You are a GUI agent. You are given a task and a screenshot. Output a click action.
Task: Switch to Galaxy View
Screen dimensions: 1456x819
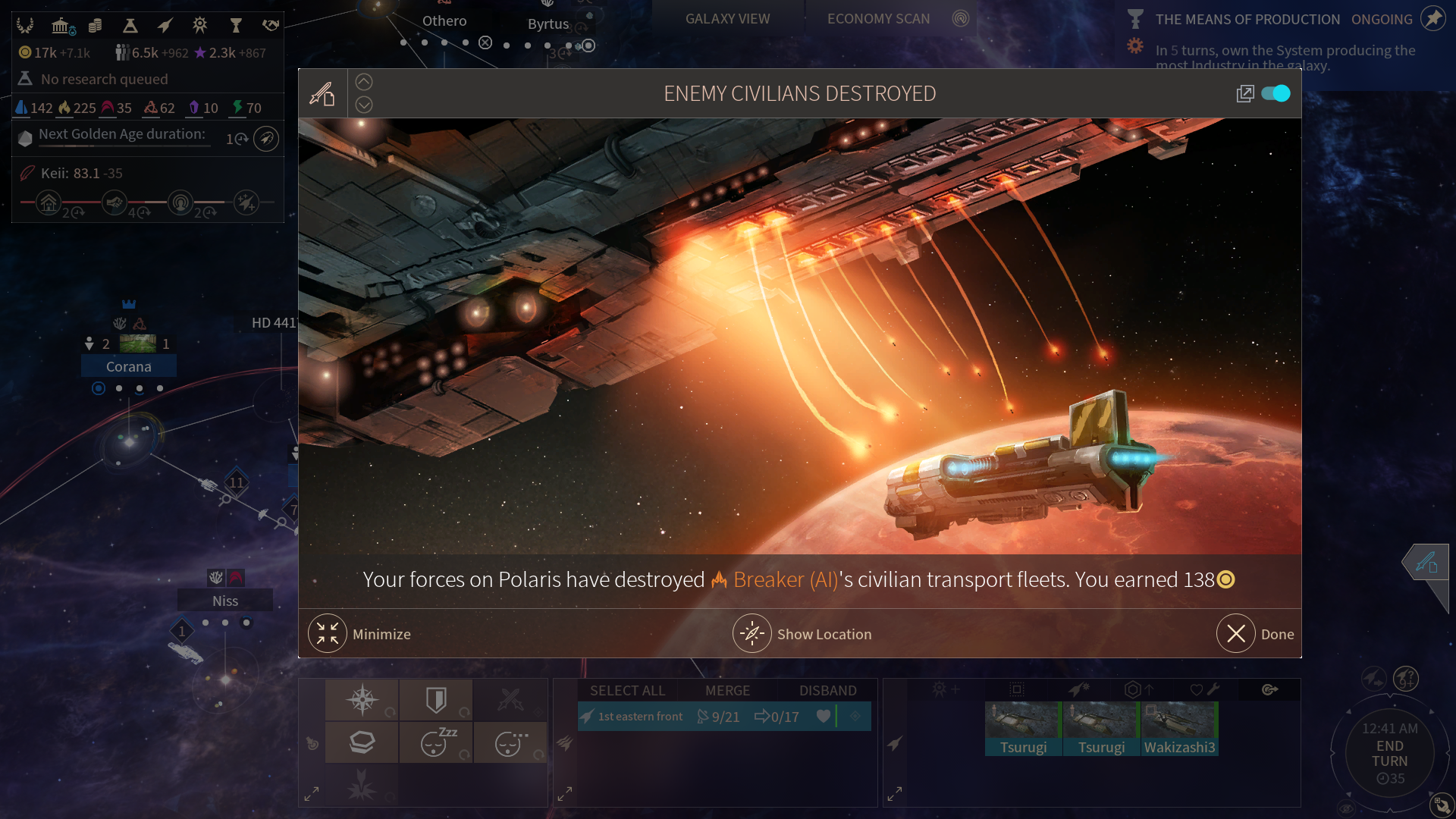point(727,19)
